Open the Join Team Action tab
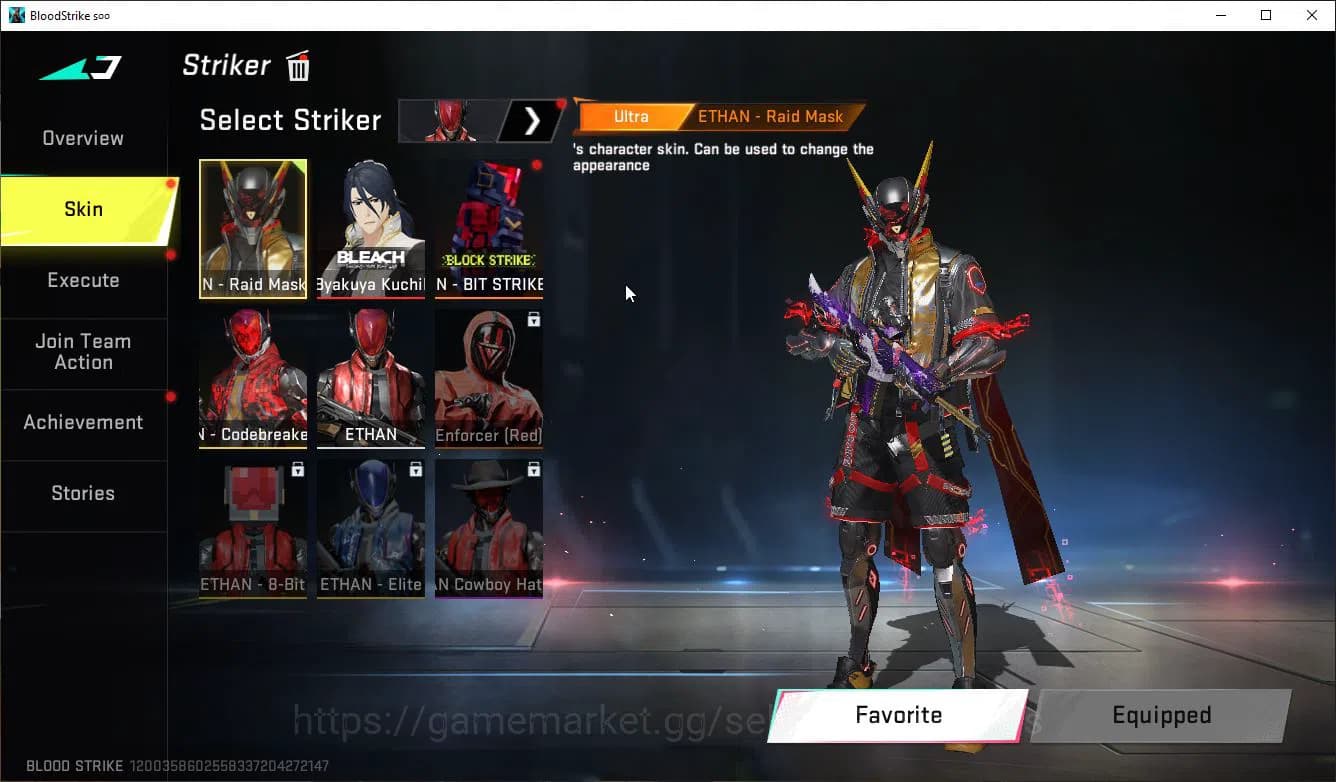The width and height of the screenshot is (1336, 782). (83, 352)
